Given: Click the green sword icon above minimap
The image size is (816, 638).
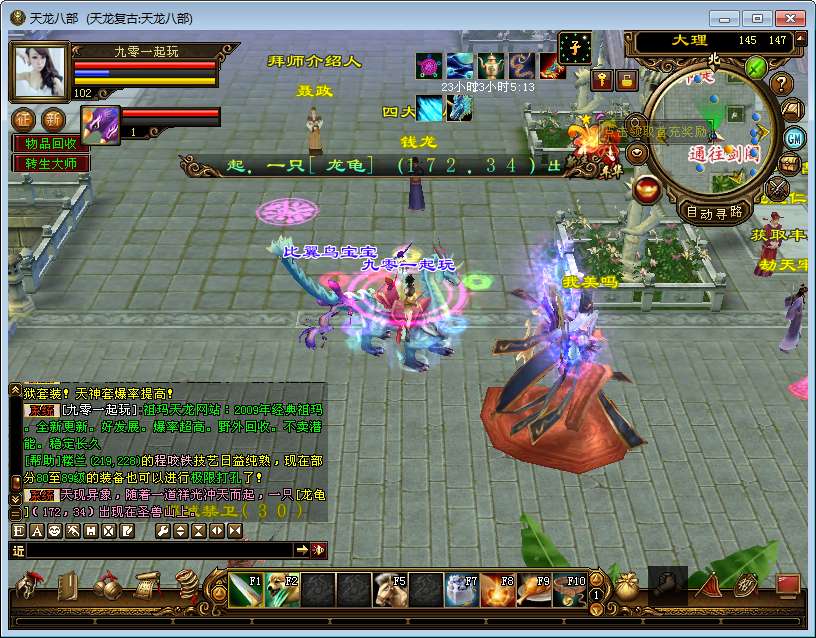Looking at the screenshot, I should pos(756,67).
